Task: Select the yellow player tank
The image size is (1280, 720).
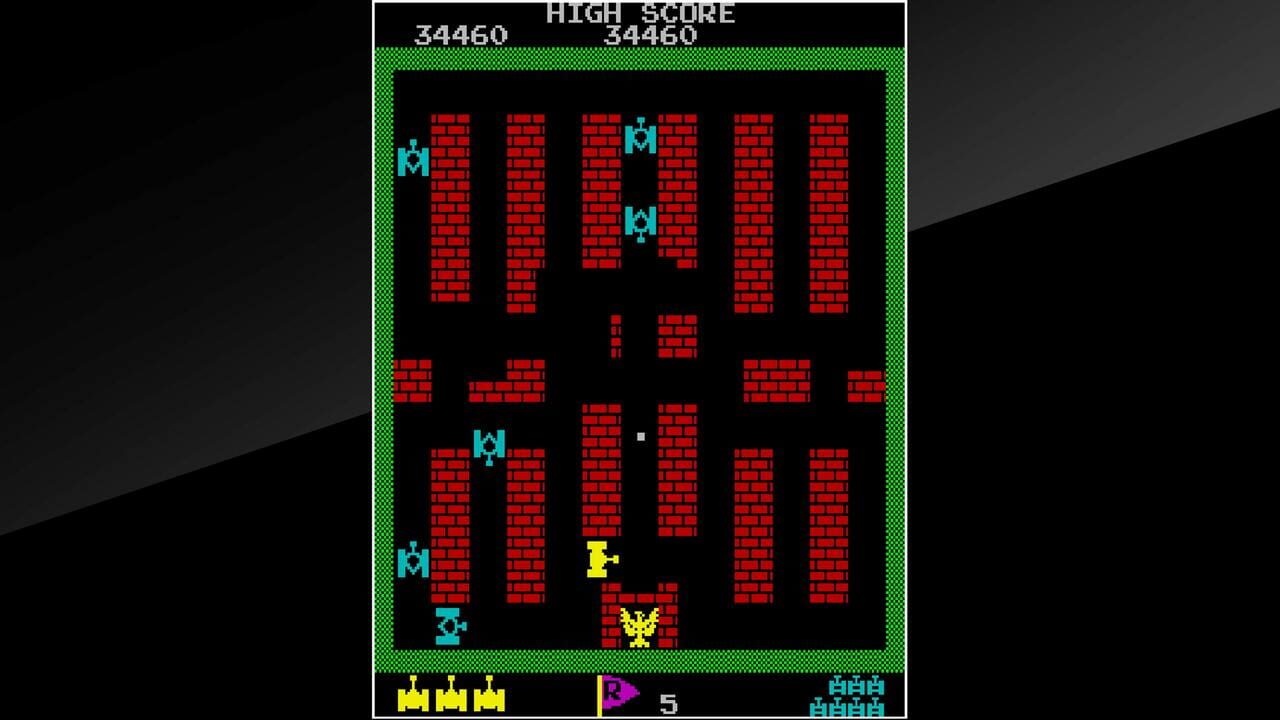Action: (598, 560)
